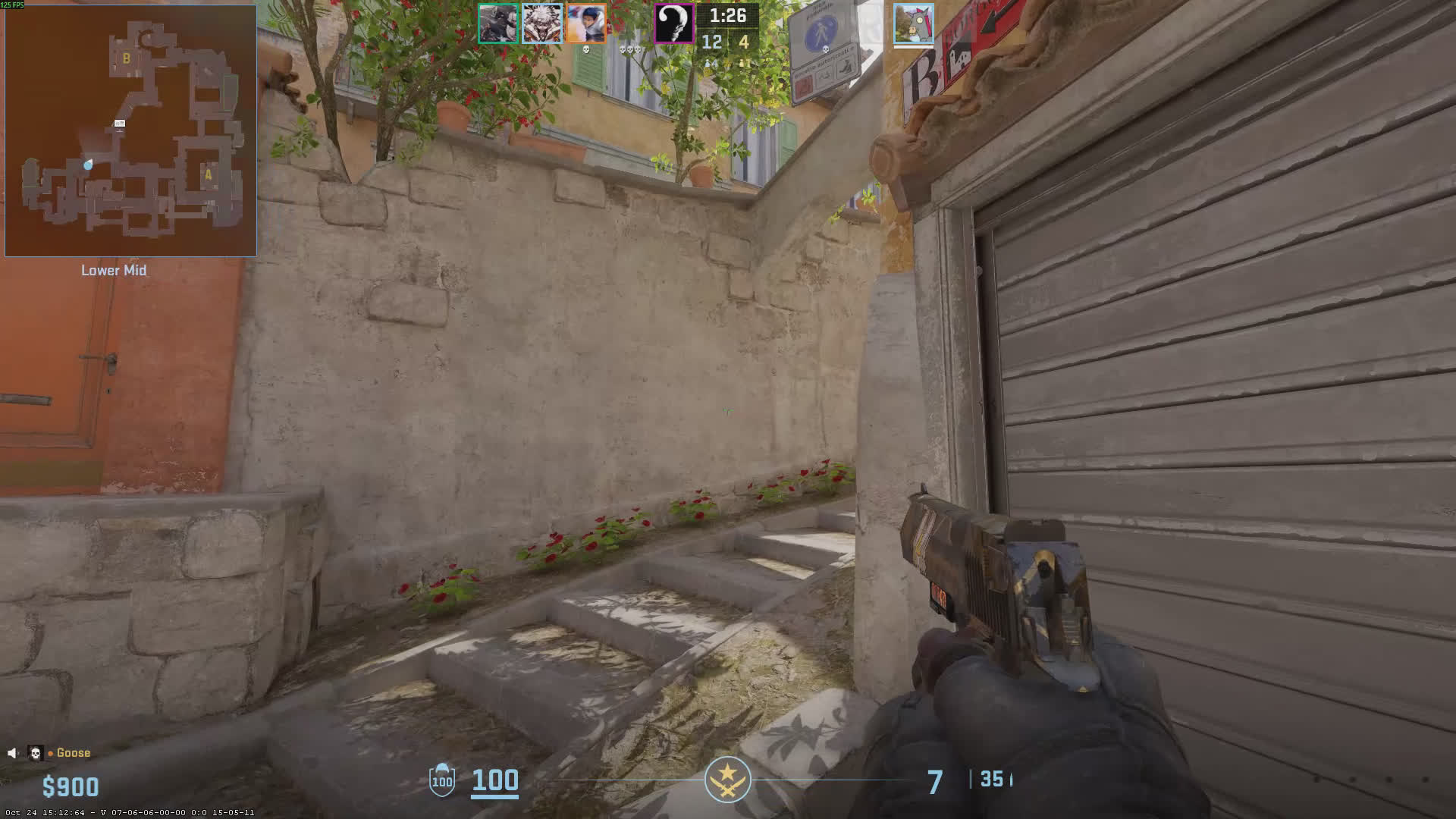Select the white spiky-haired teammate avatar
The height and width of the screenshot is (819, 1456).
[541, 24]
